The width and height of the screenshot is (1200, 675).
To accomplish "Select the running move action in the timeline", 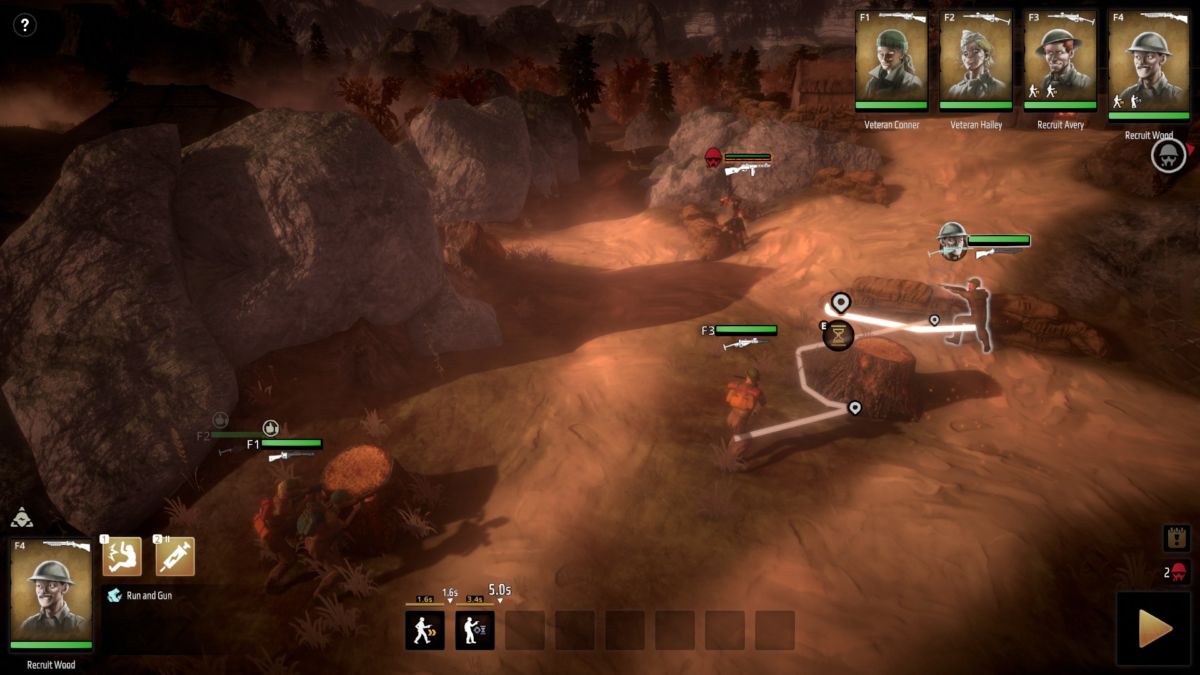I will [x=424, y=630].
